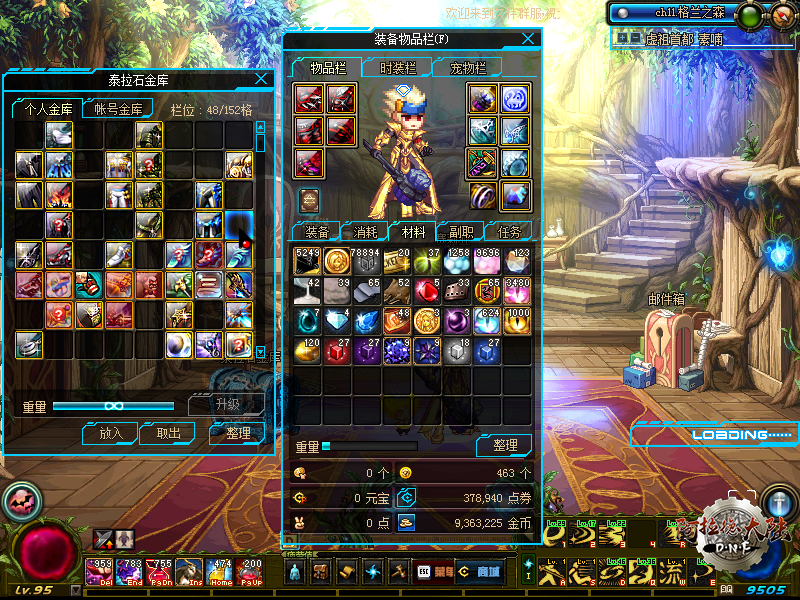This screenshot has height=600, width=800.
Task: Open the ESC 菜单 menu button
Action: pyautogui.click(x=431, y=571)
